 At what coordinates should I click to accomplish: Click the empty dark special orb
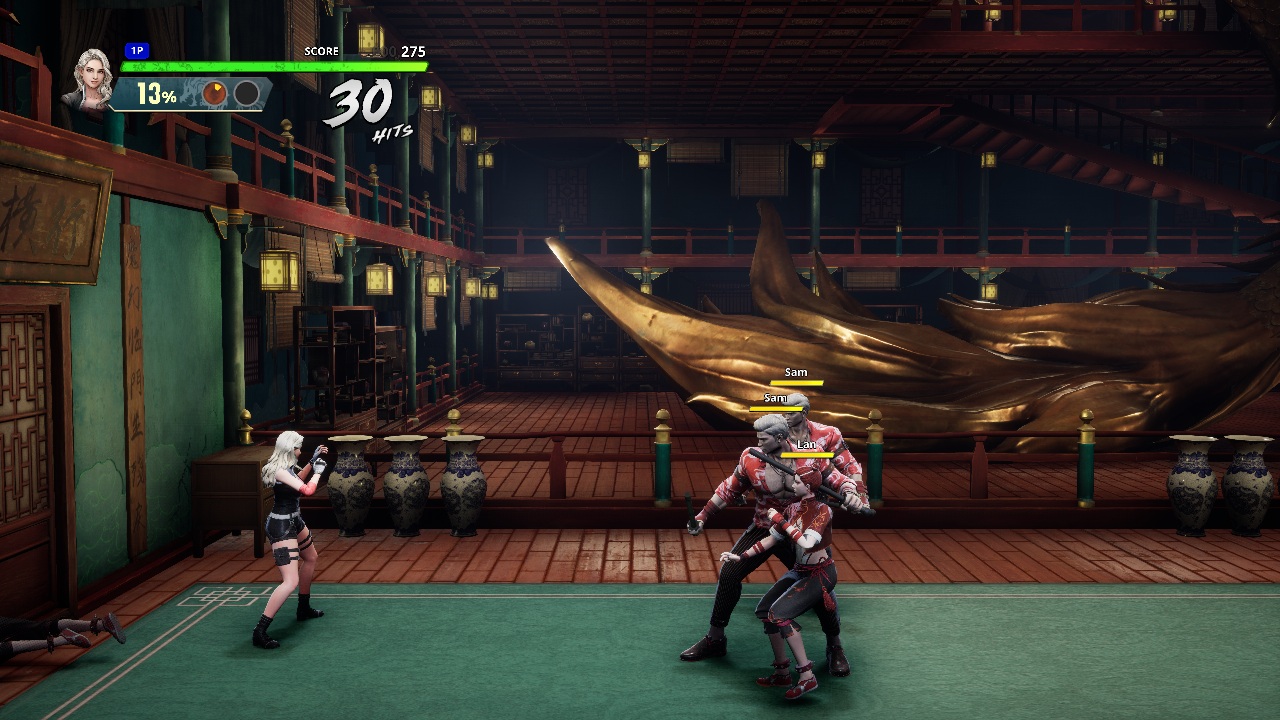tap(246, 94)
